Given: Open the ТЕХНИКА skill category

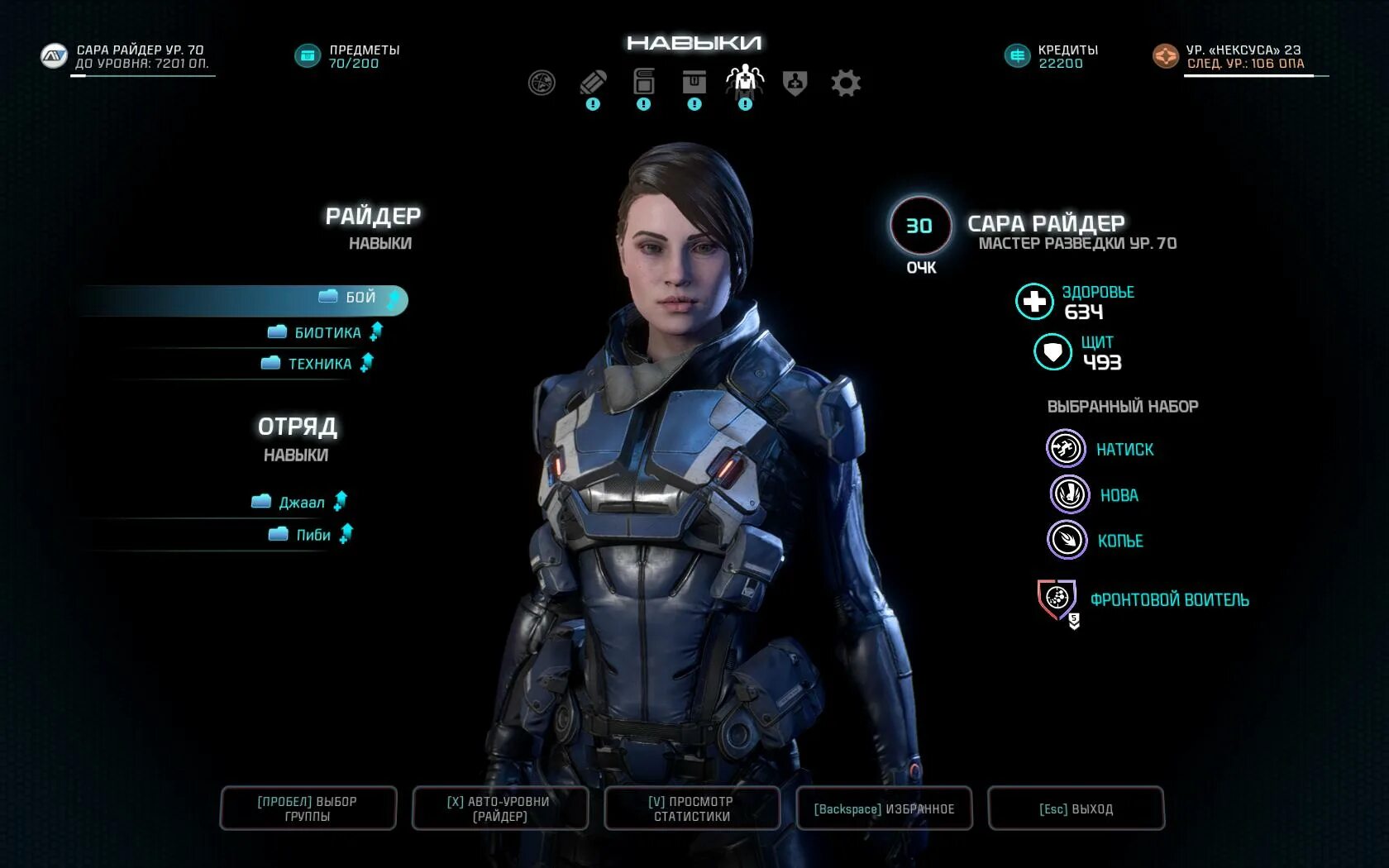Looking at the screenshot, I should [x=318, y=364].
